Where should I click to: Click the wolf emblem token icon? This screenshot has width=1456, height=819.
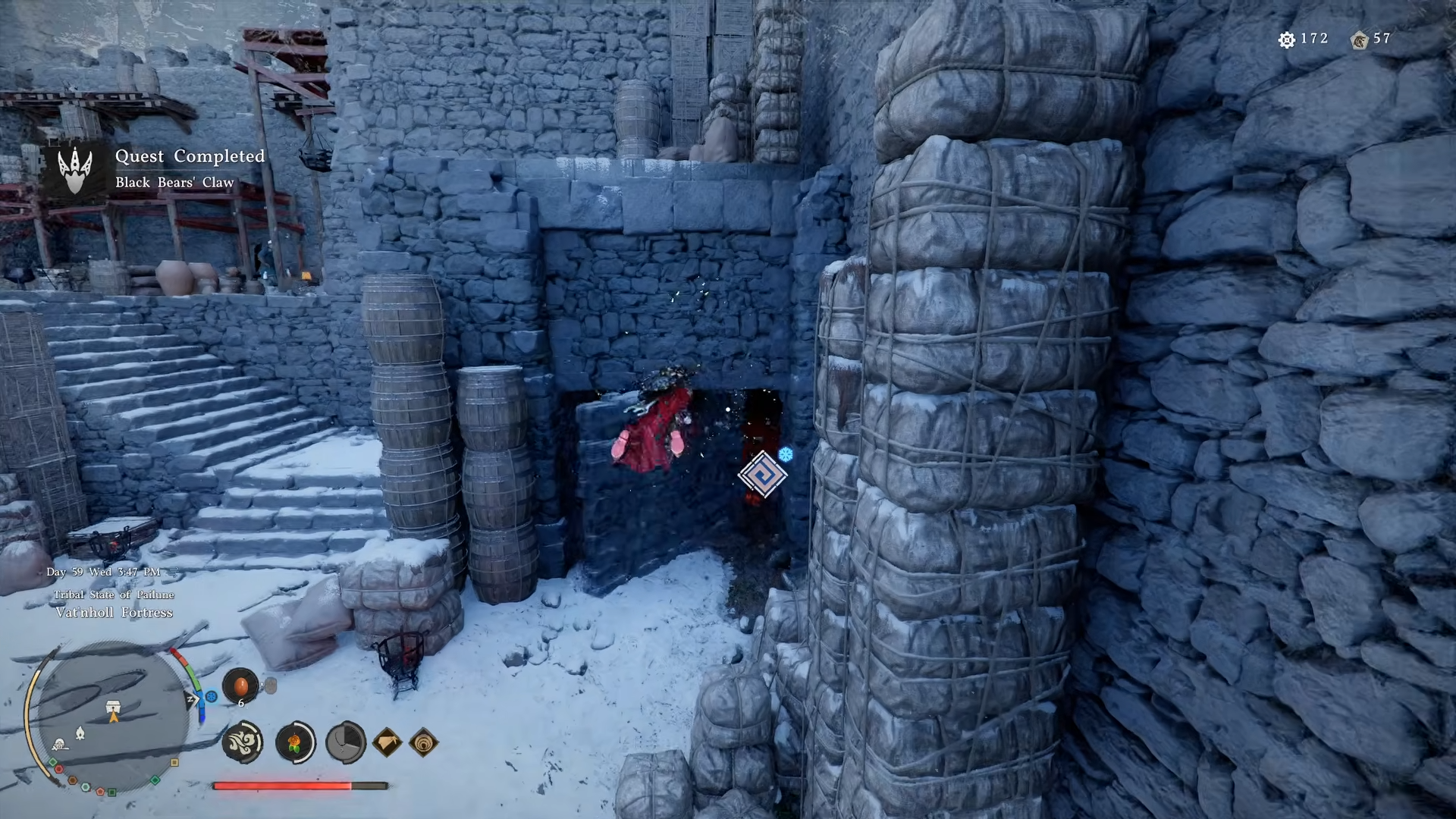[x=1358, y=39]
